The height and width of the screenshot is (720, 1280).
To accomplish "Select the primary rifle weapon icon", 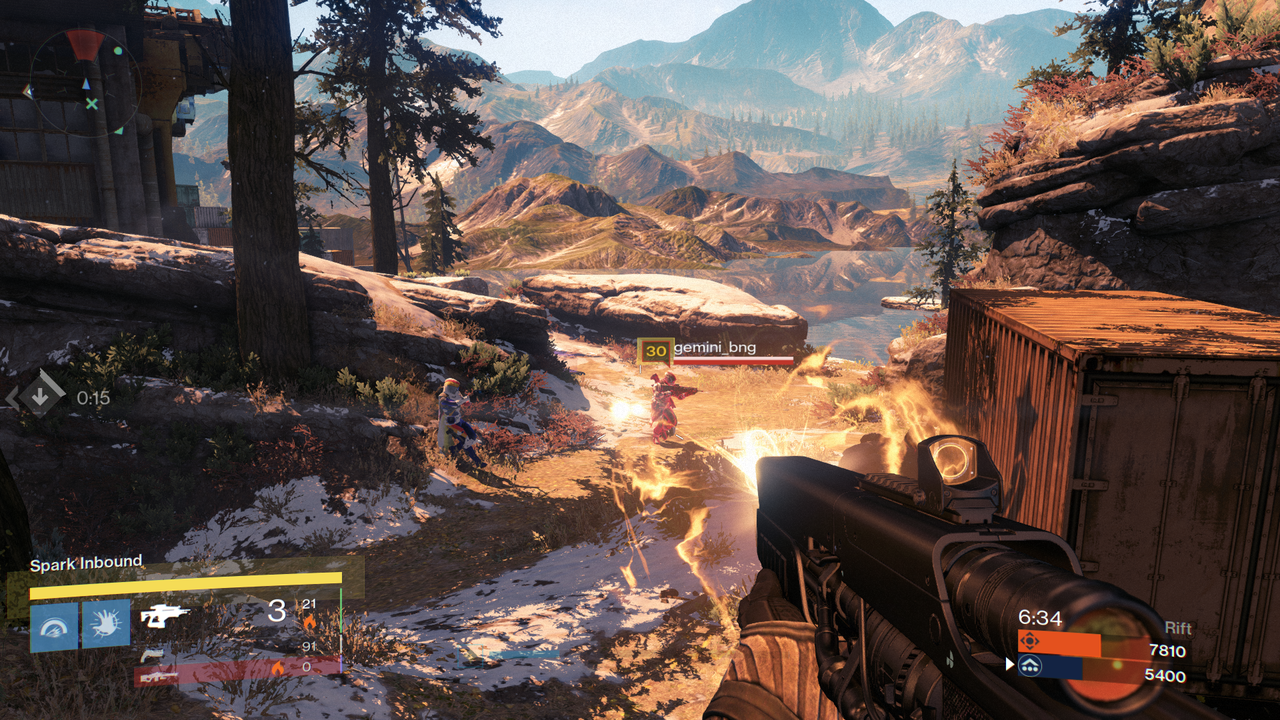I will pyautogui.click(x=165, y=616).
